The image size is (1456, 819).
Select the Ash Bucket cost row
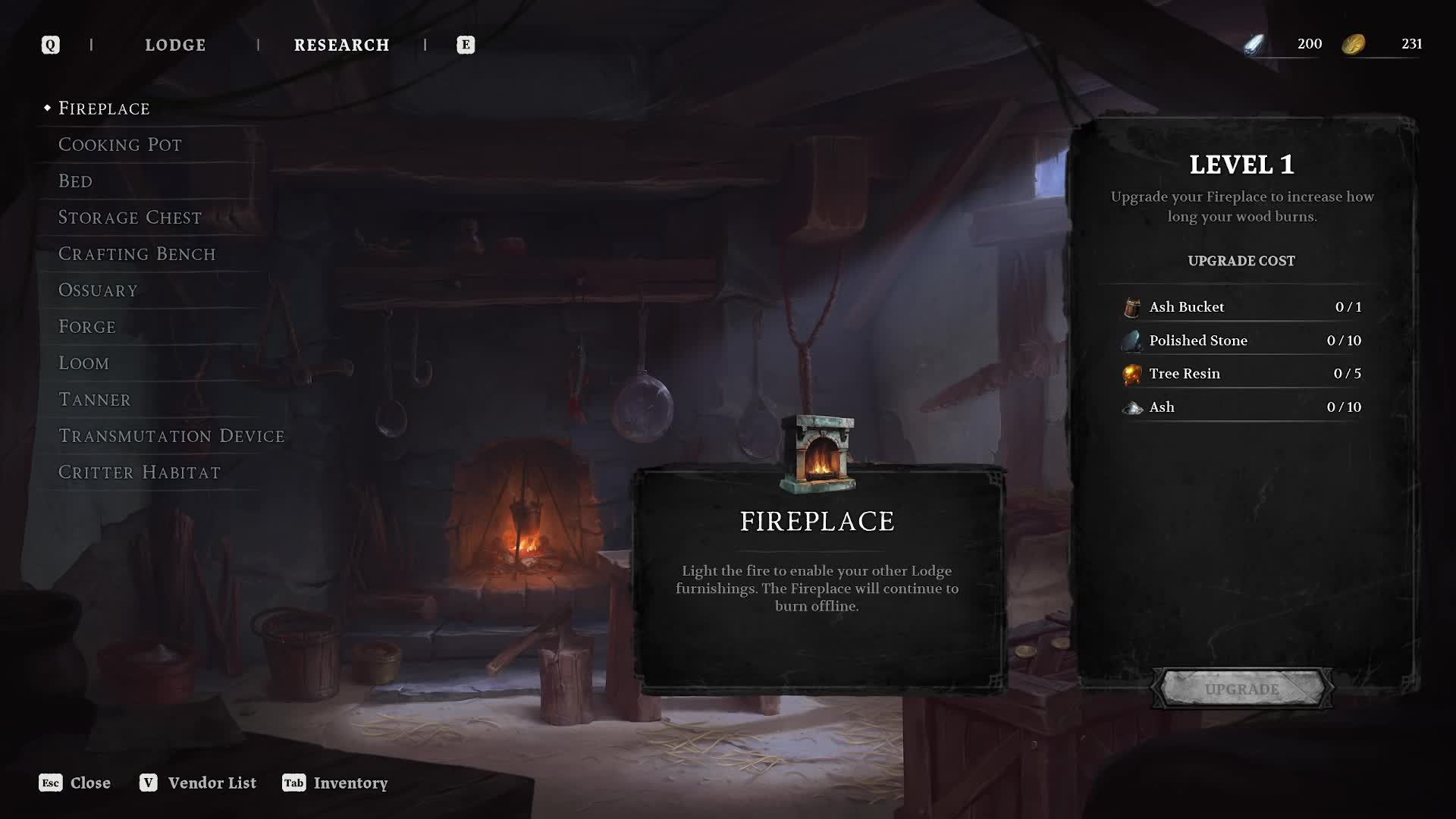click(1241, 307)
